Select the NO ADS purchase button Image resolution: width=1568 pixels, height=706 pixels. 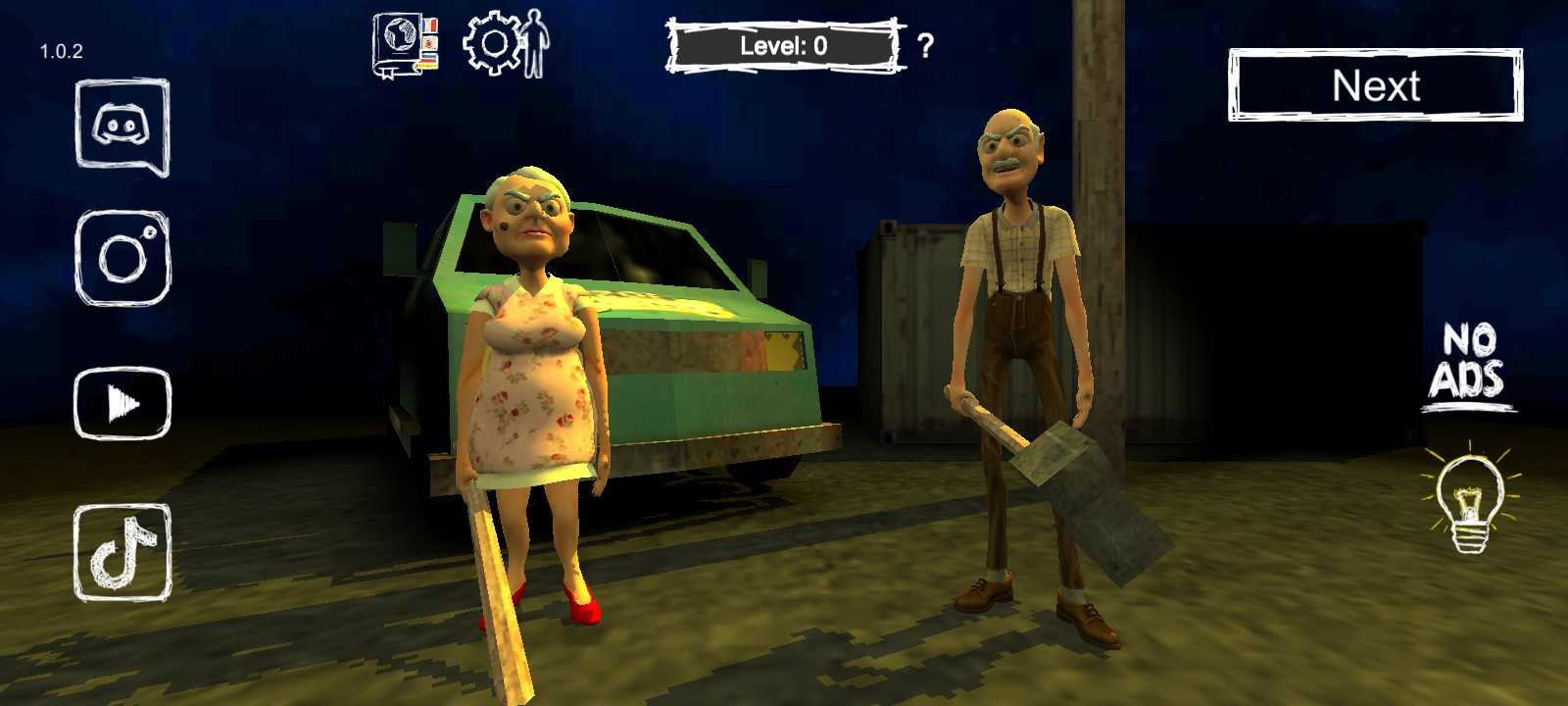(1467, 367)
